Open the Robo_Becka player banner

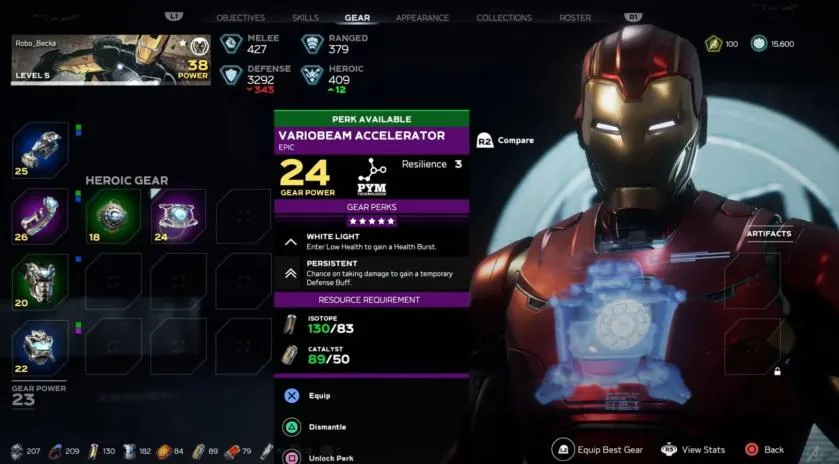pos(110,60)
